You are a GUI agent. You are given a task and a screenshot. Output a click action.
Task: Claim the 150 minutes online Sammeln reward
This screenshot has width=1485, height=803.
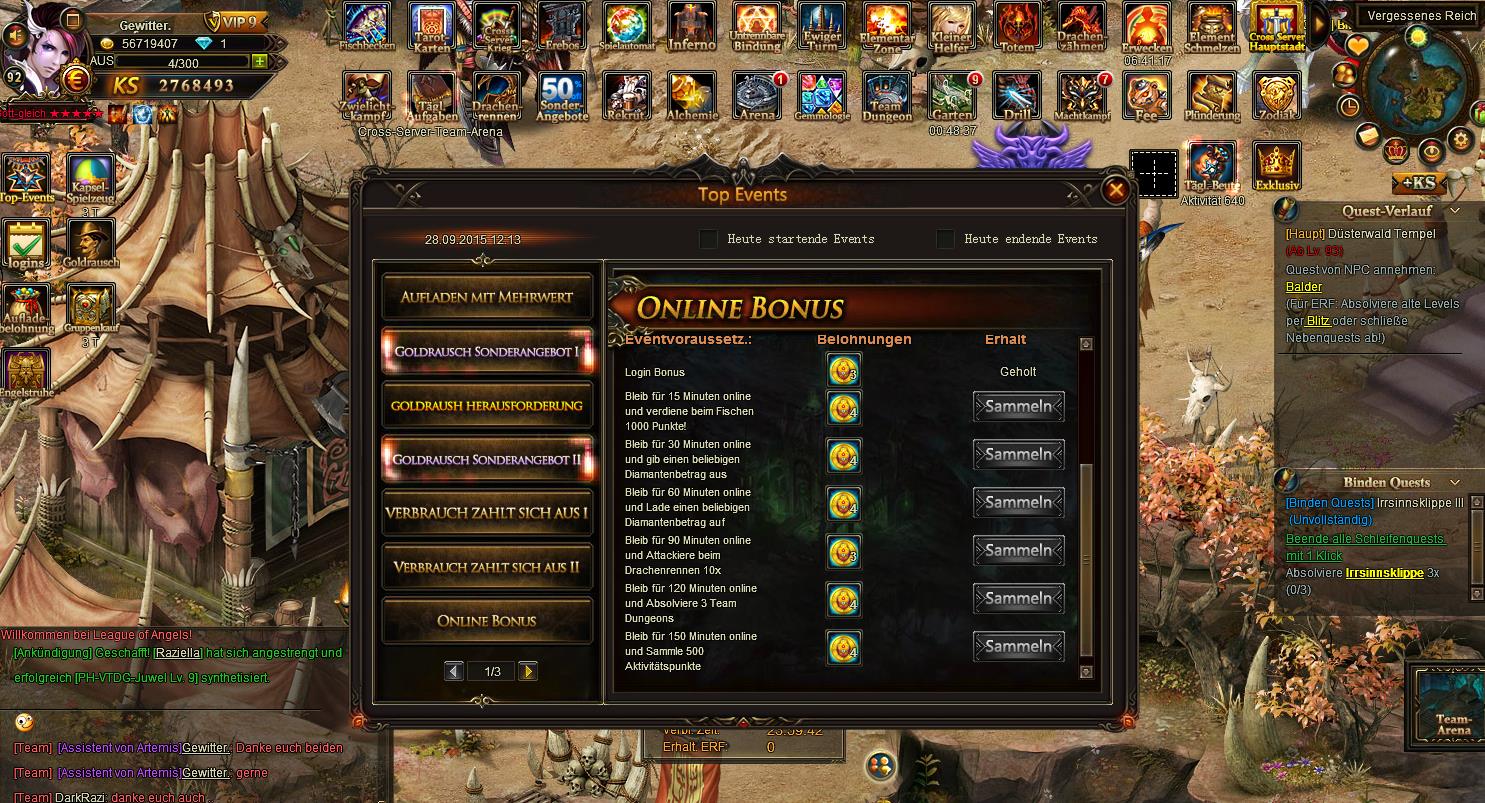[1018, 647]
